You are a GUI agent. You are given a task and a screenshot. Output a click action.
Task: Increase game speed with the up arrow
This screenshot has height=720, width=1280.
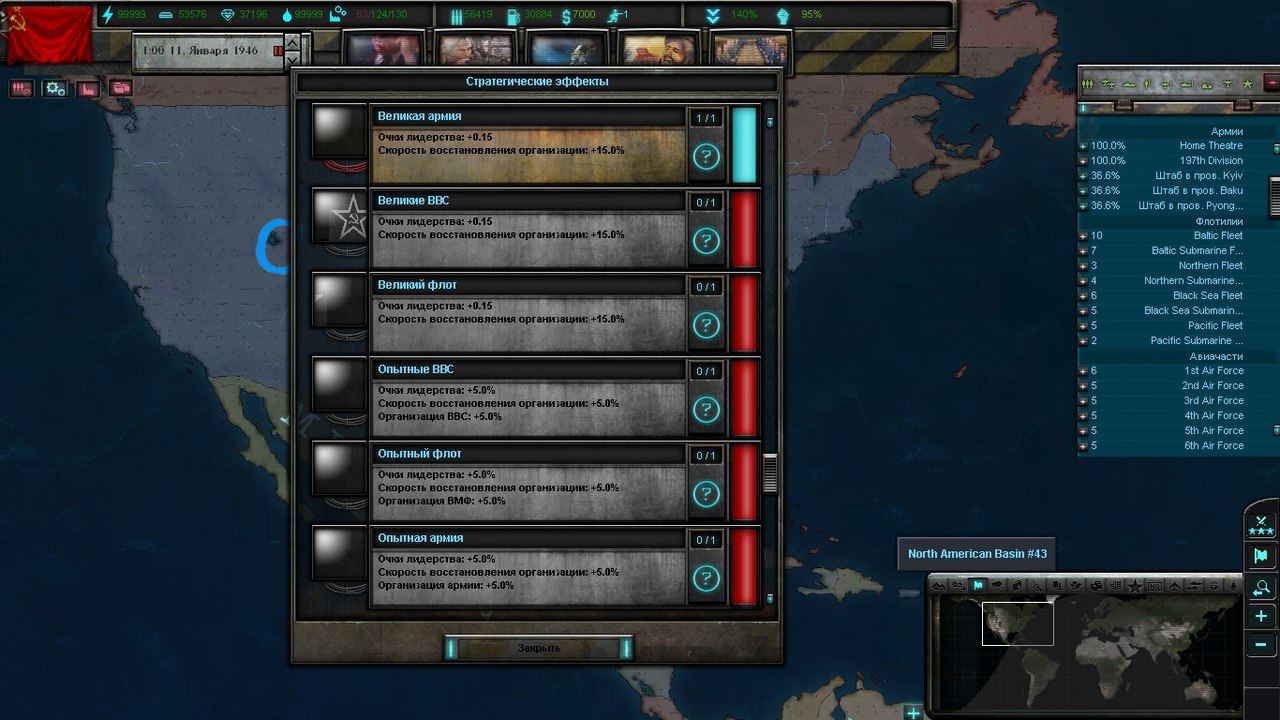tap(292, 42)
